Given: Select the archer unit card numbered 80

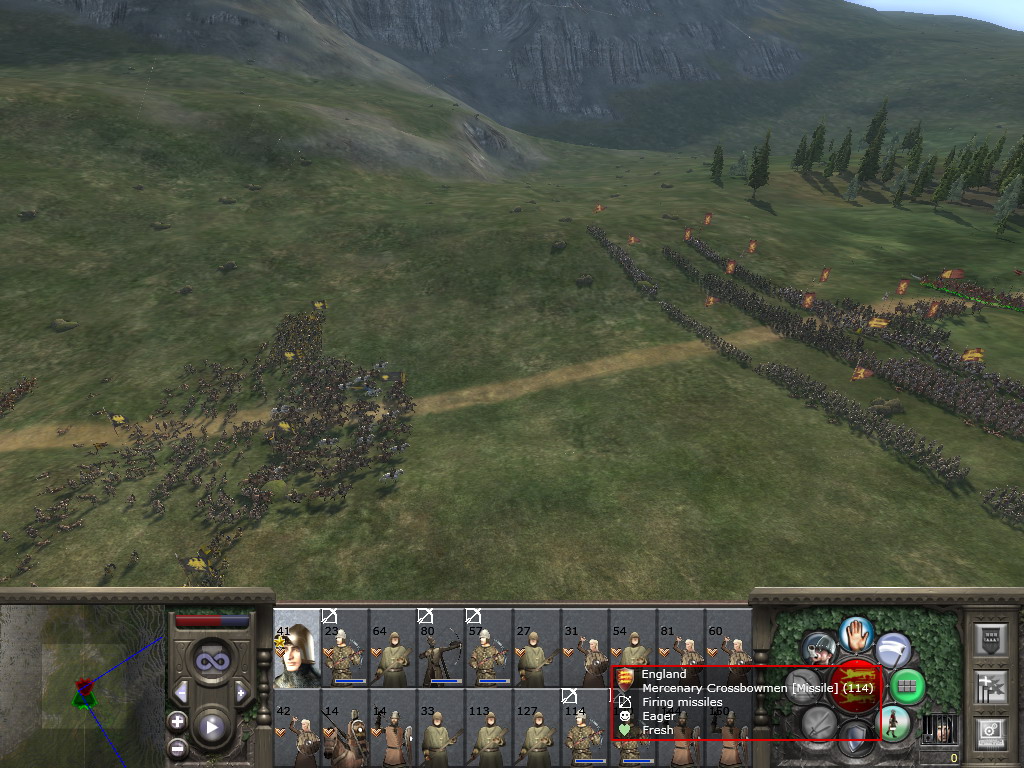Looking at the screenshot, I should pyautogui.click(x=440, y=650).
